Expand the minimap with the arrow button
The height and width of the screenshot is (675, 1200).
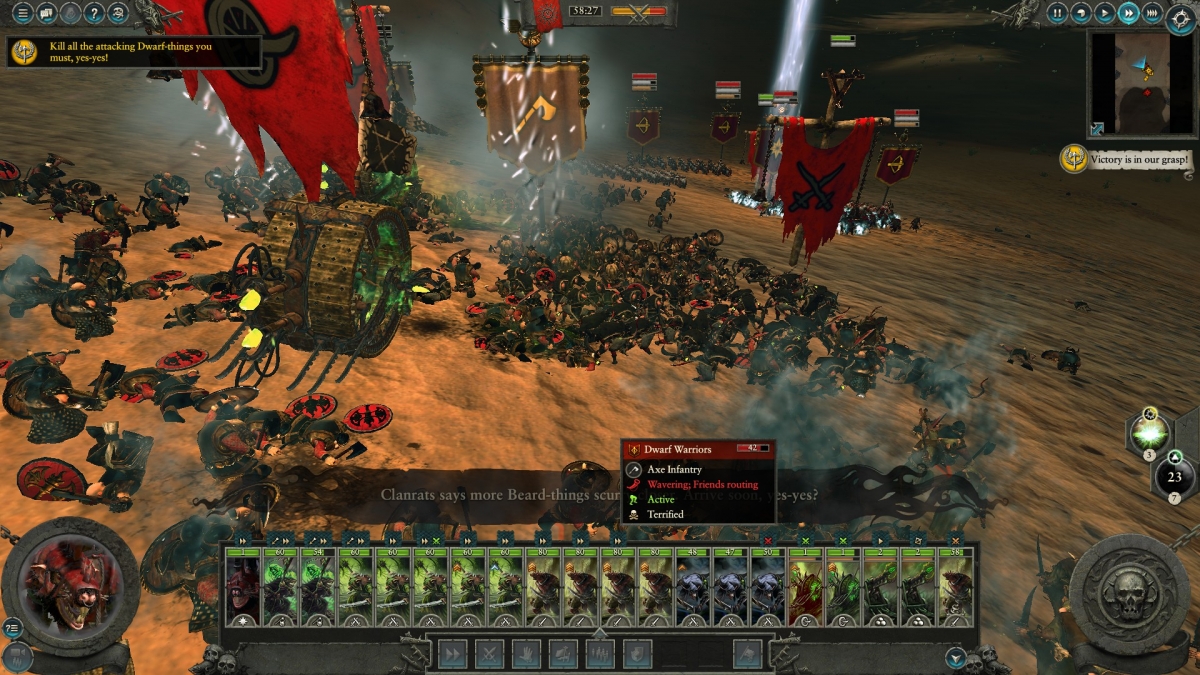tap(1098, 129)
